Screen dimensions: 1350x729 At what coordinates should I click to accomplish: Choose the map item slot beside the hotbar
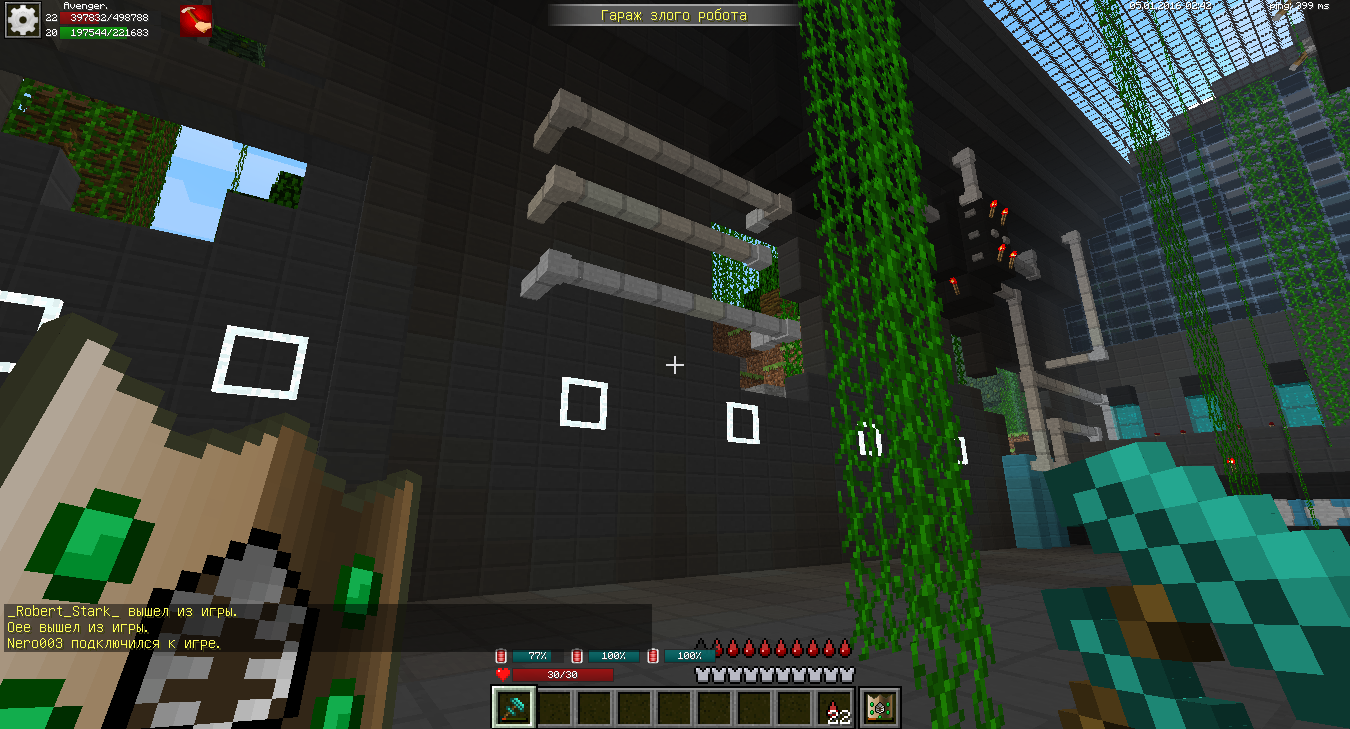tap(881, 708)
